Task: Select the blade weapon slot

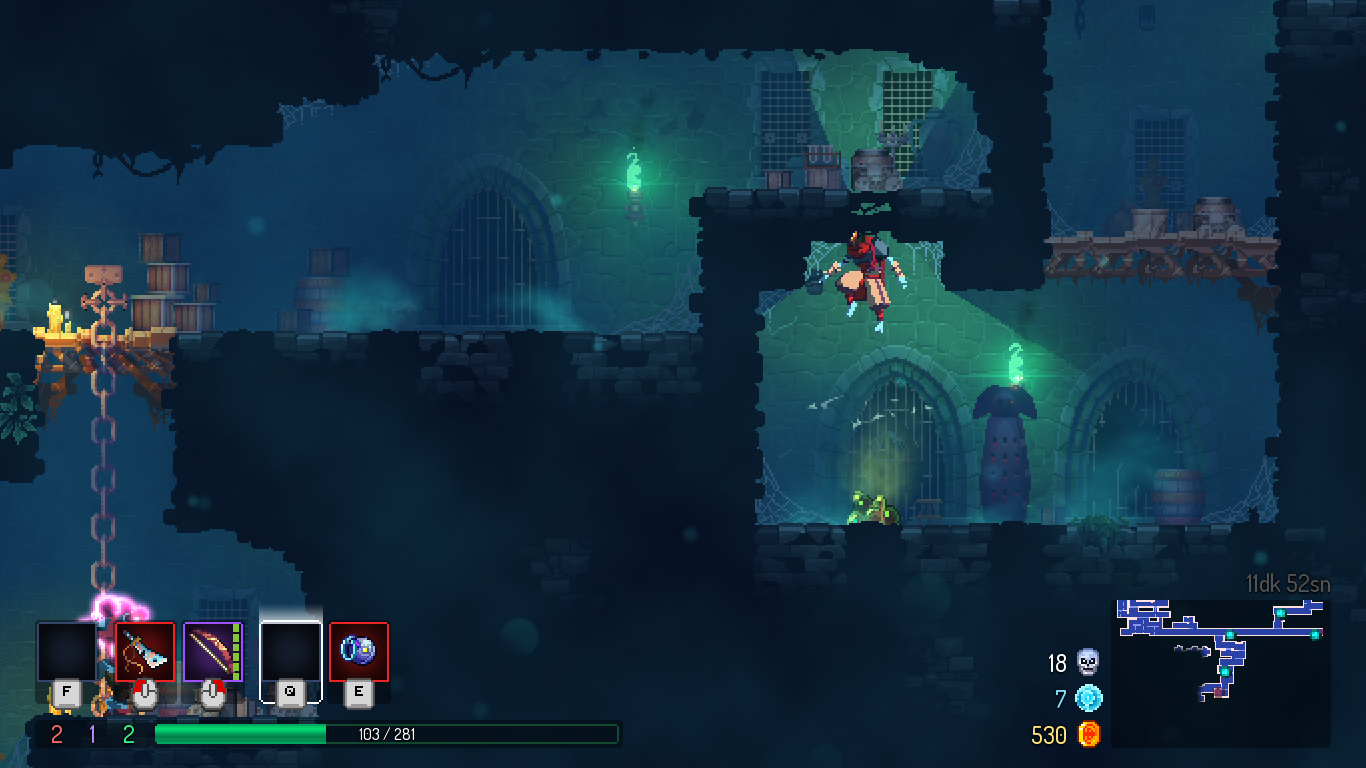Action: click(145, 652)
